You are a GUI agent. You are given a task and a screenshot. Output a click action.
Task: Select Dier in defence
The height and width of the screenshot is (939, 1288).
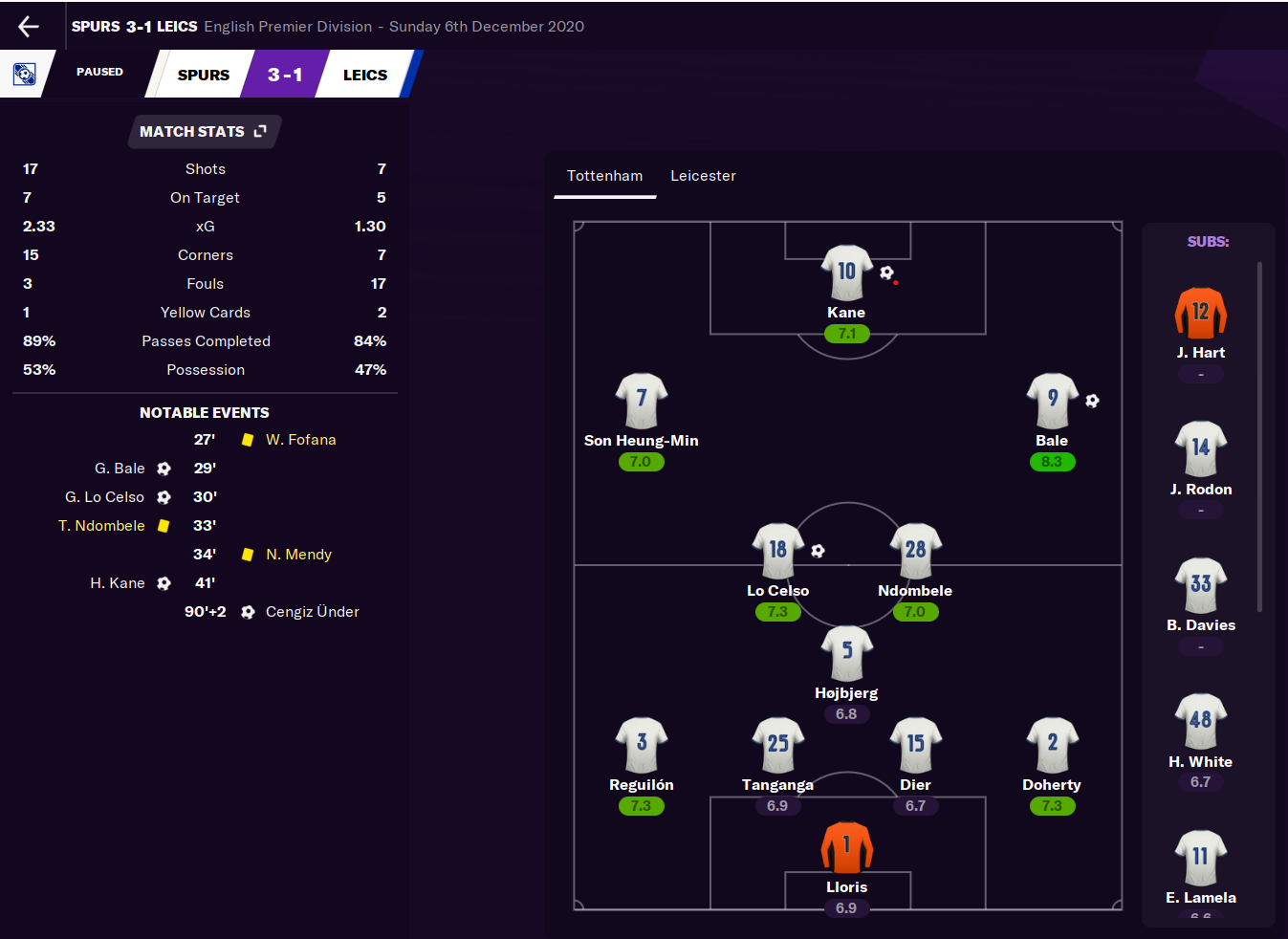point(915,745)
